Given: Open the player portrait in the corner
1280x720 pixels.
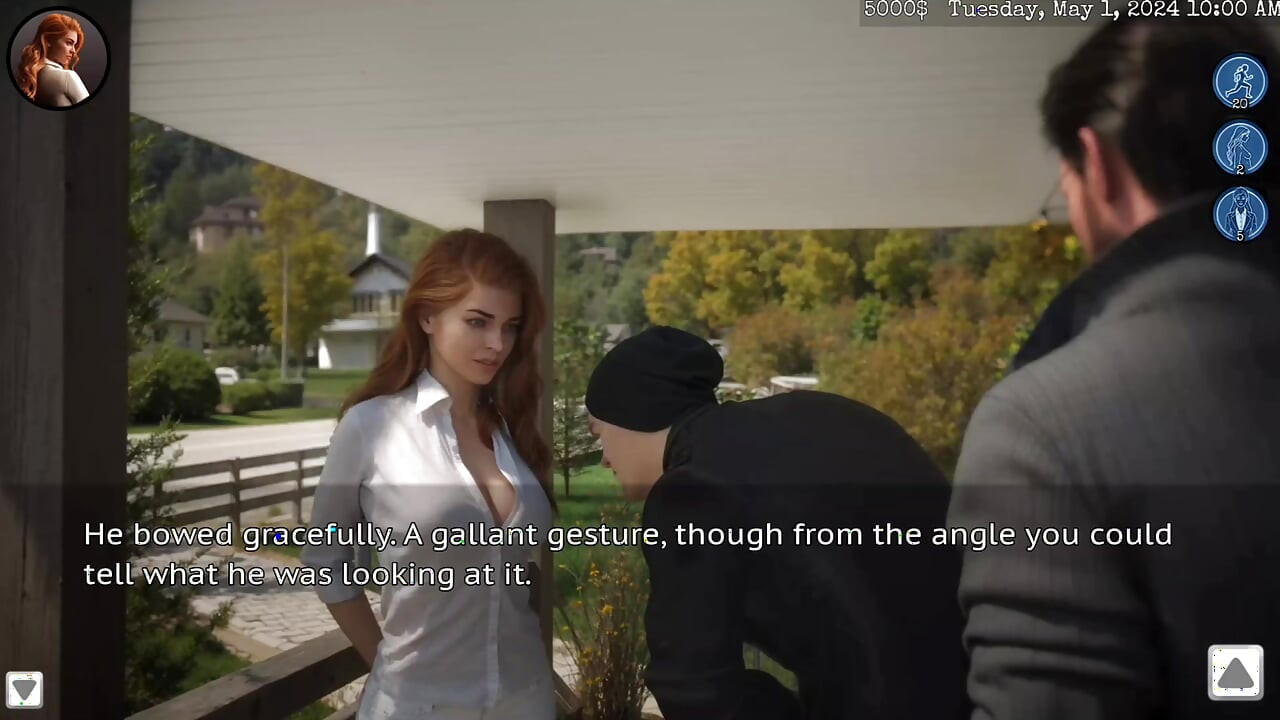Looking at the screenshot, I should (x=58, y=58).
